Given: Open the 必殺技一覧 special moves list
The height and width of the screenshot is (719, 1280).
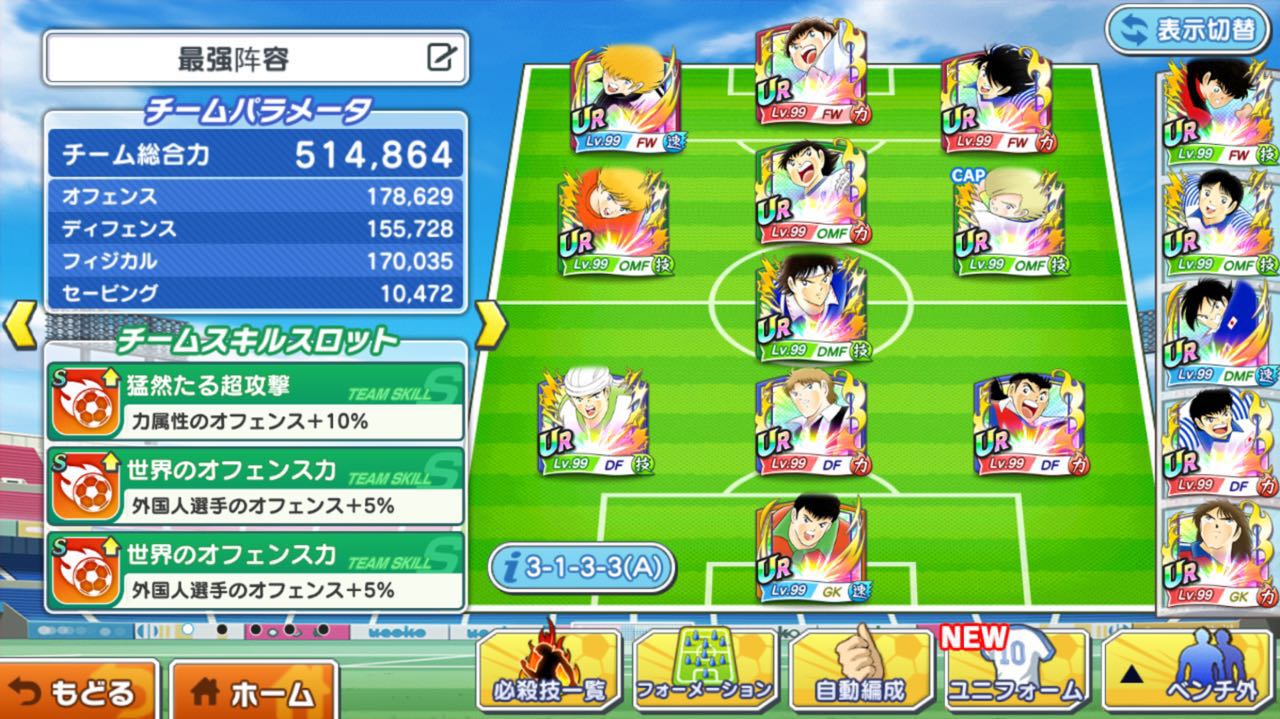Looking at the screenshot, I should (550, 672).
